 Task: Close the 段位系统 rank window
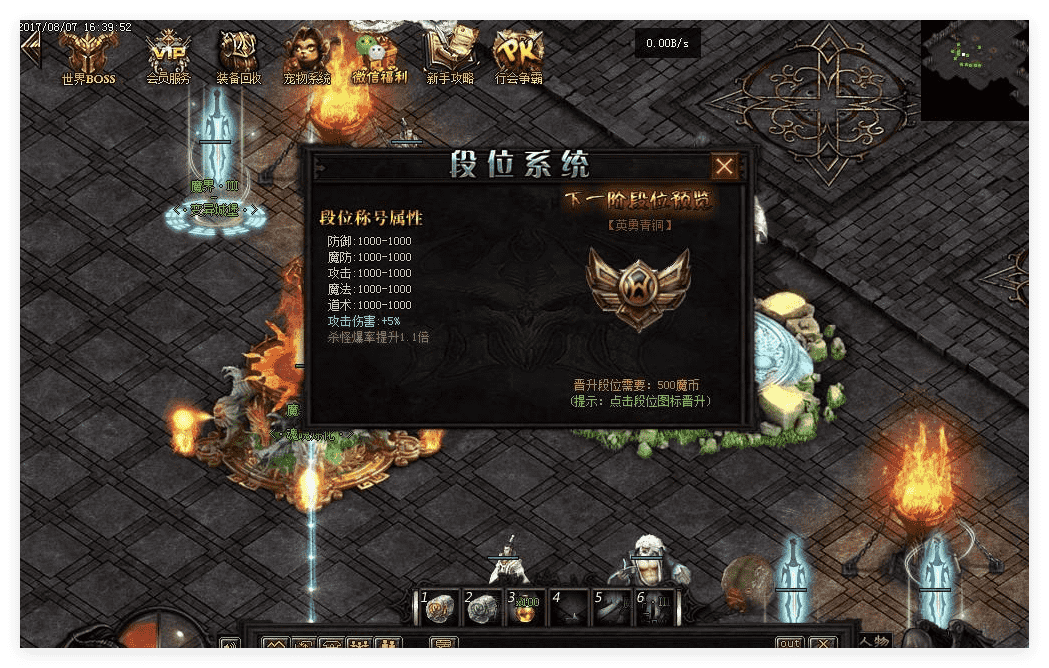(725, 166)
